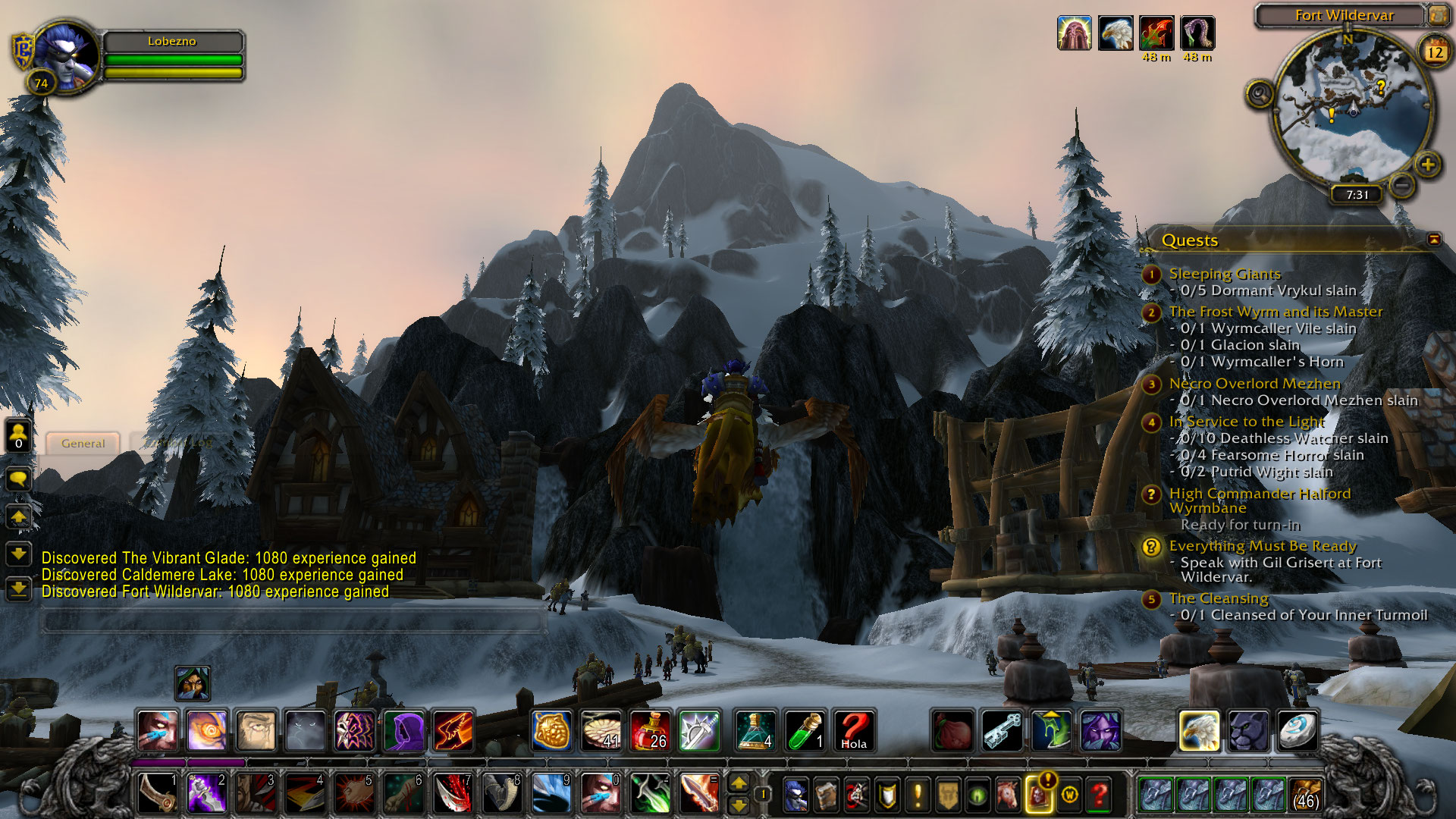
Task: Open the red question mark help menu
Action: (1099, 795)
